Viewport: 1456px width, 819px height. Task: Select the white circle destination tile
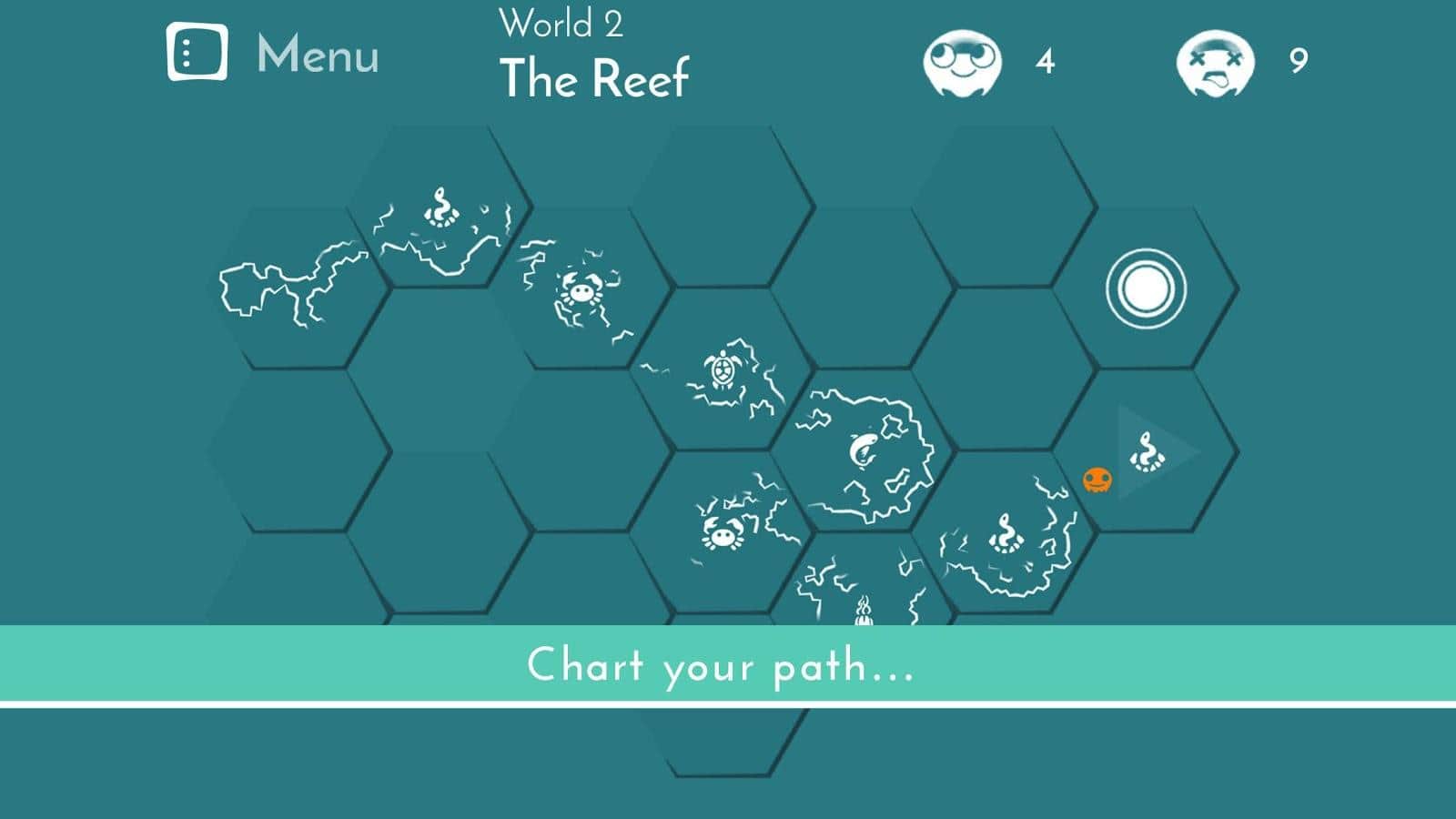(x=1146, y=289)
